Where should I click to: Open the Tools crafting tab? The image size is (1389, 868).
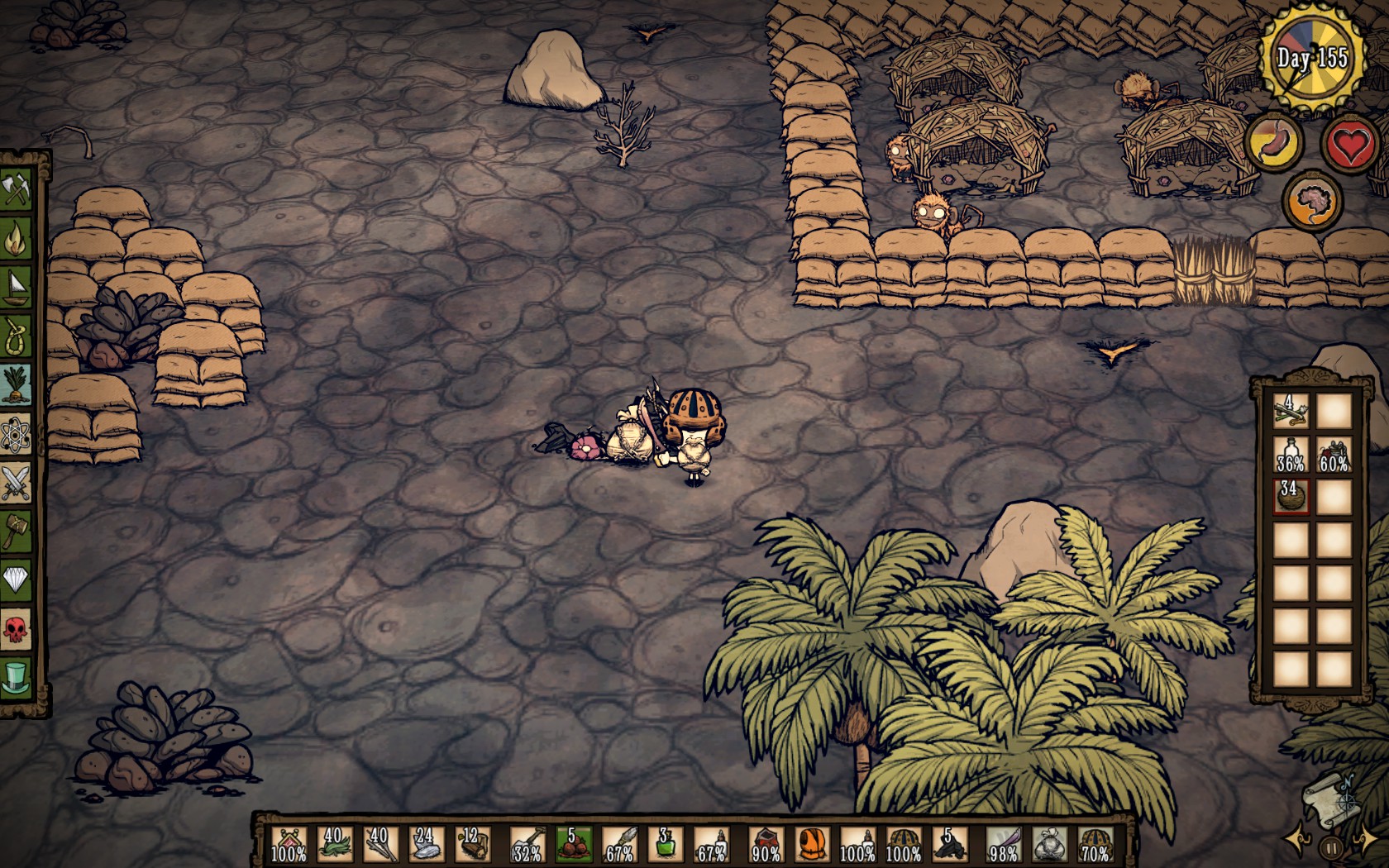(x=17, y=191)
